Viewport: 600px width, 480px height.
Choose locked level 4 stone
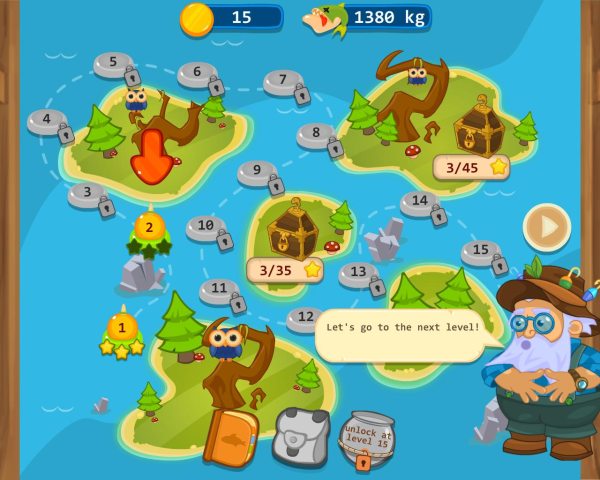point(48,121)
